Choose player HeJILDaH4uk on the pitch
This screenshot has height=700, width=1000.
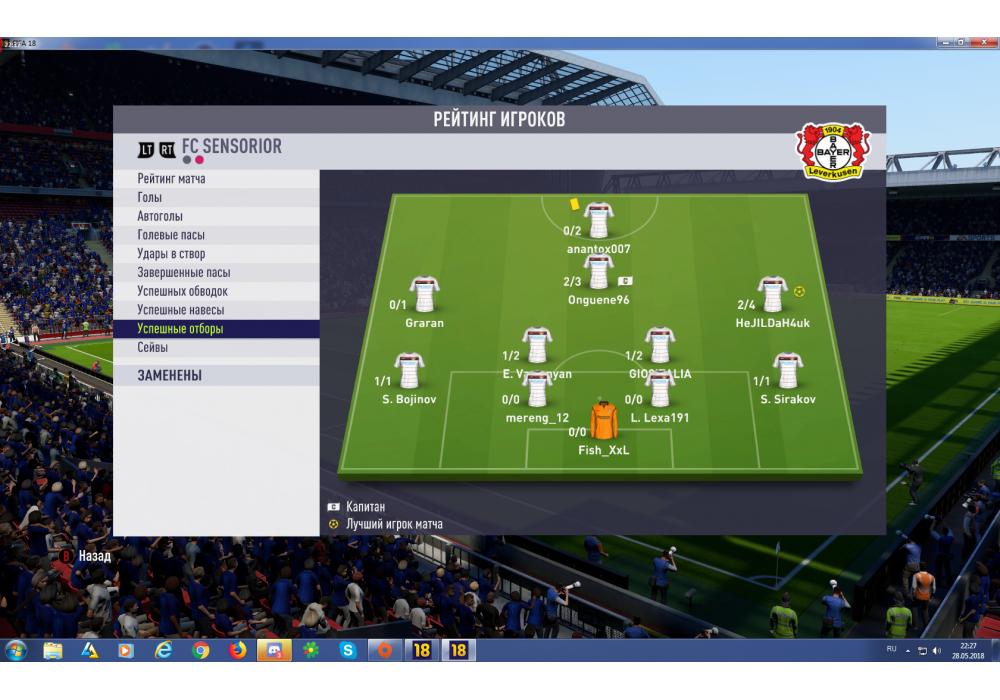(772, 296)
